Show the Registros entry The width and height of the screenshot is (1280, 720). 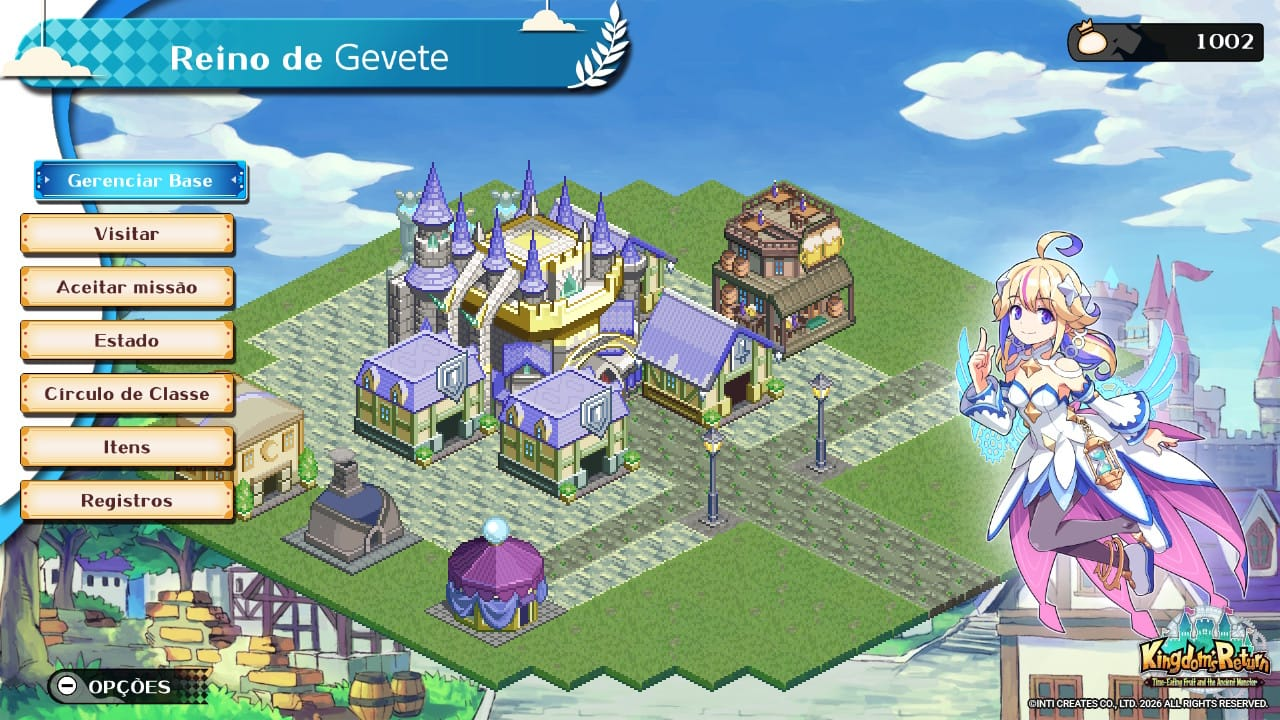pyautogui.click(x=127, y=500)
